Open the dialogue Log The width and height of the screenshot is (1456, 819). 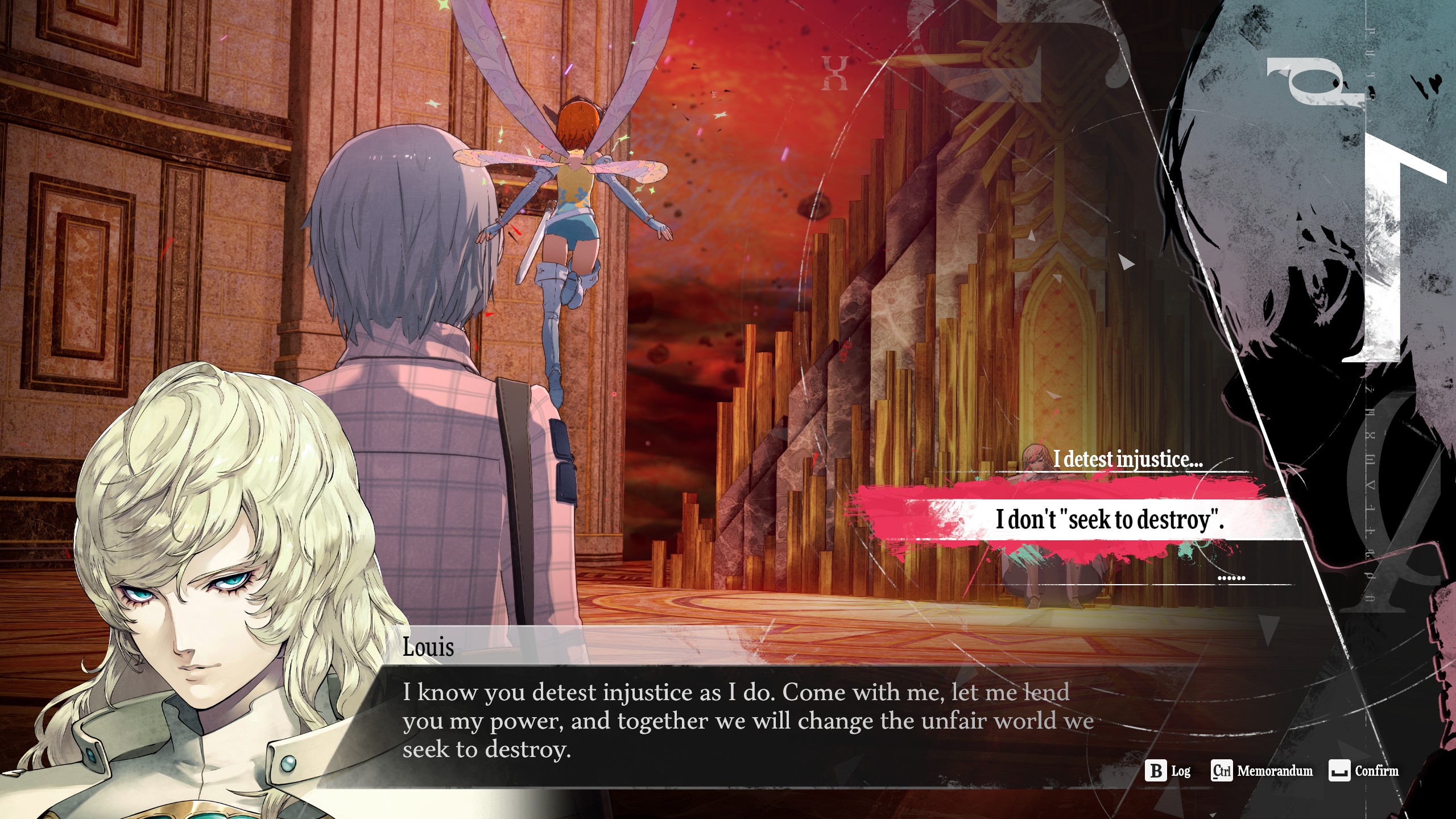pyautogui.click(x=1168, y=771)
